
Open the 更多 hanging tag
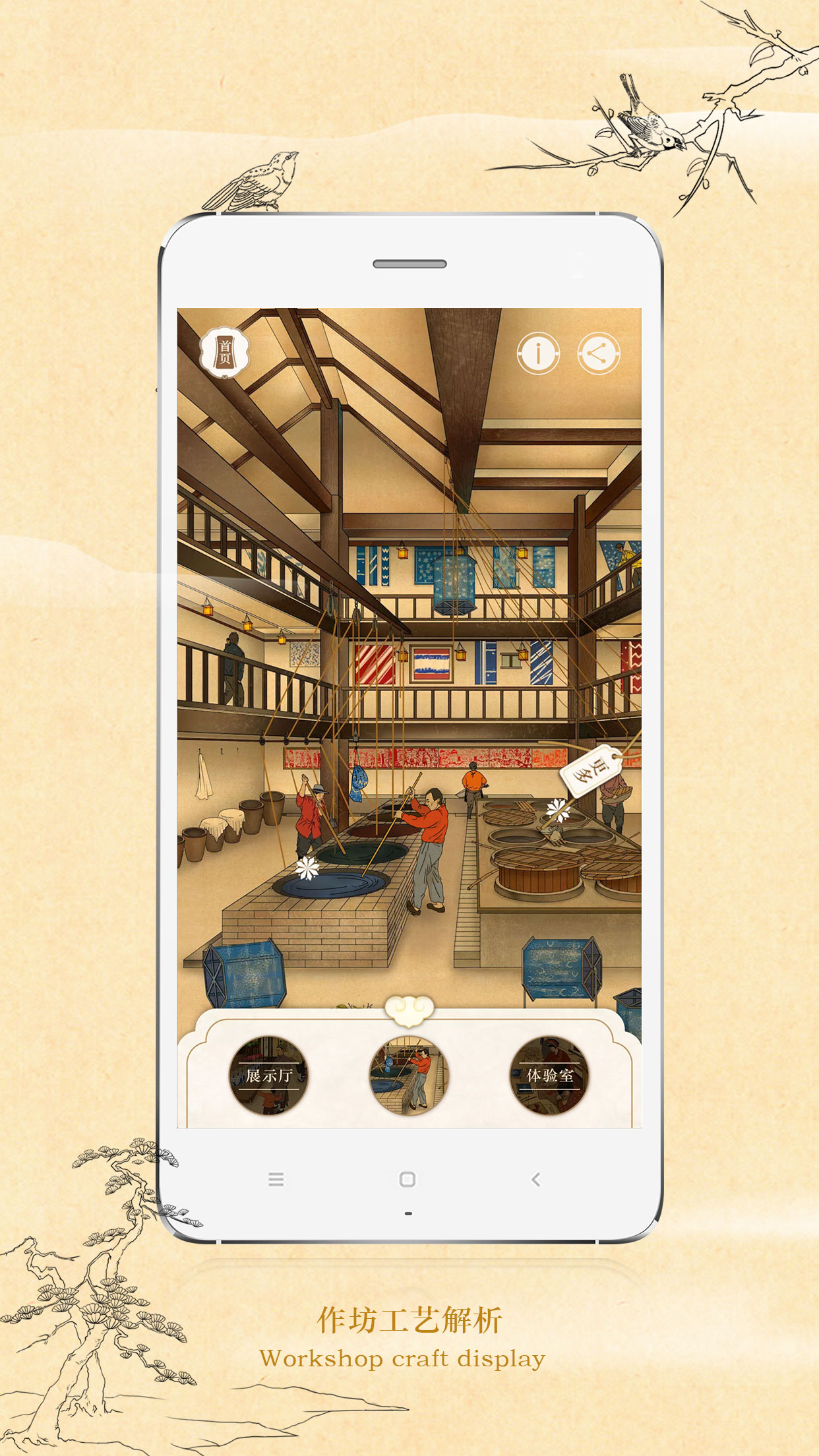pyautogui.click(x=590, y=770)
